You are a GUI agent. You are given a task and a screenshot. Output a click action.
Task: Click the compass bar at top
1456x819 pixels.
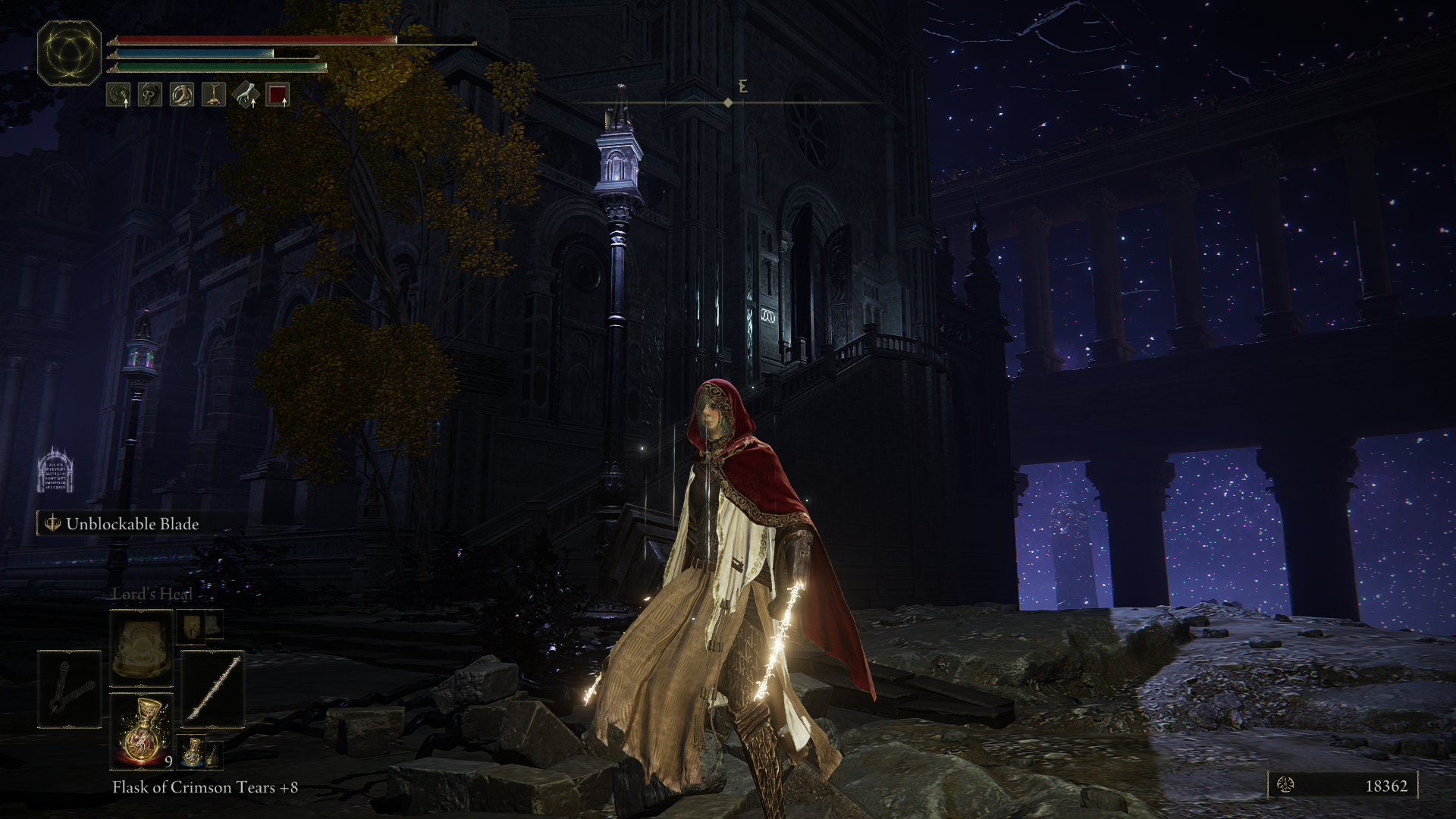coord(728,102)
